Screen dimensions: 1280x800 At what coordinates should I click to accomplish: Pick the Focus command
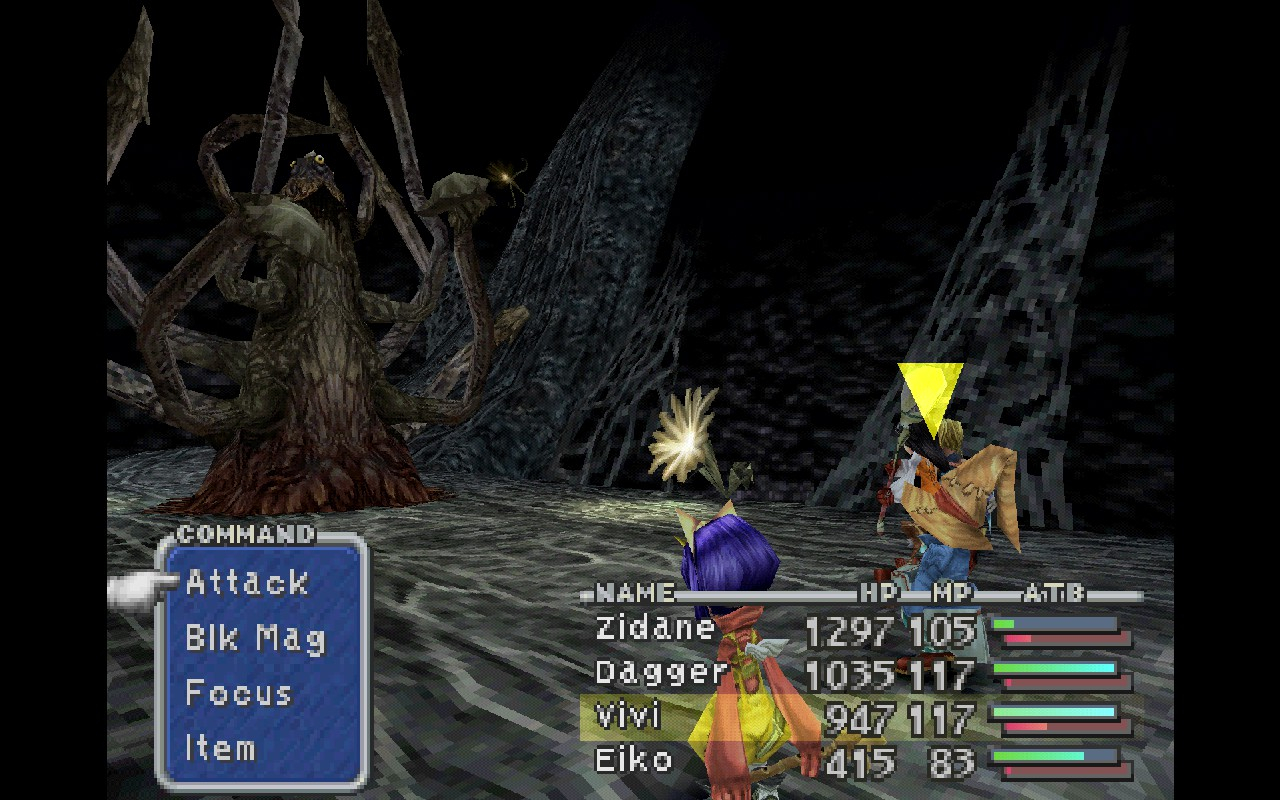click(238, 693)
